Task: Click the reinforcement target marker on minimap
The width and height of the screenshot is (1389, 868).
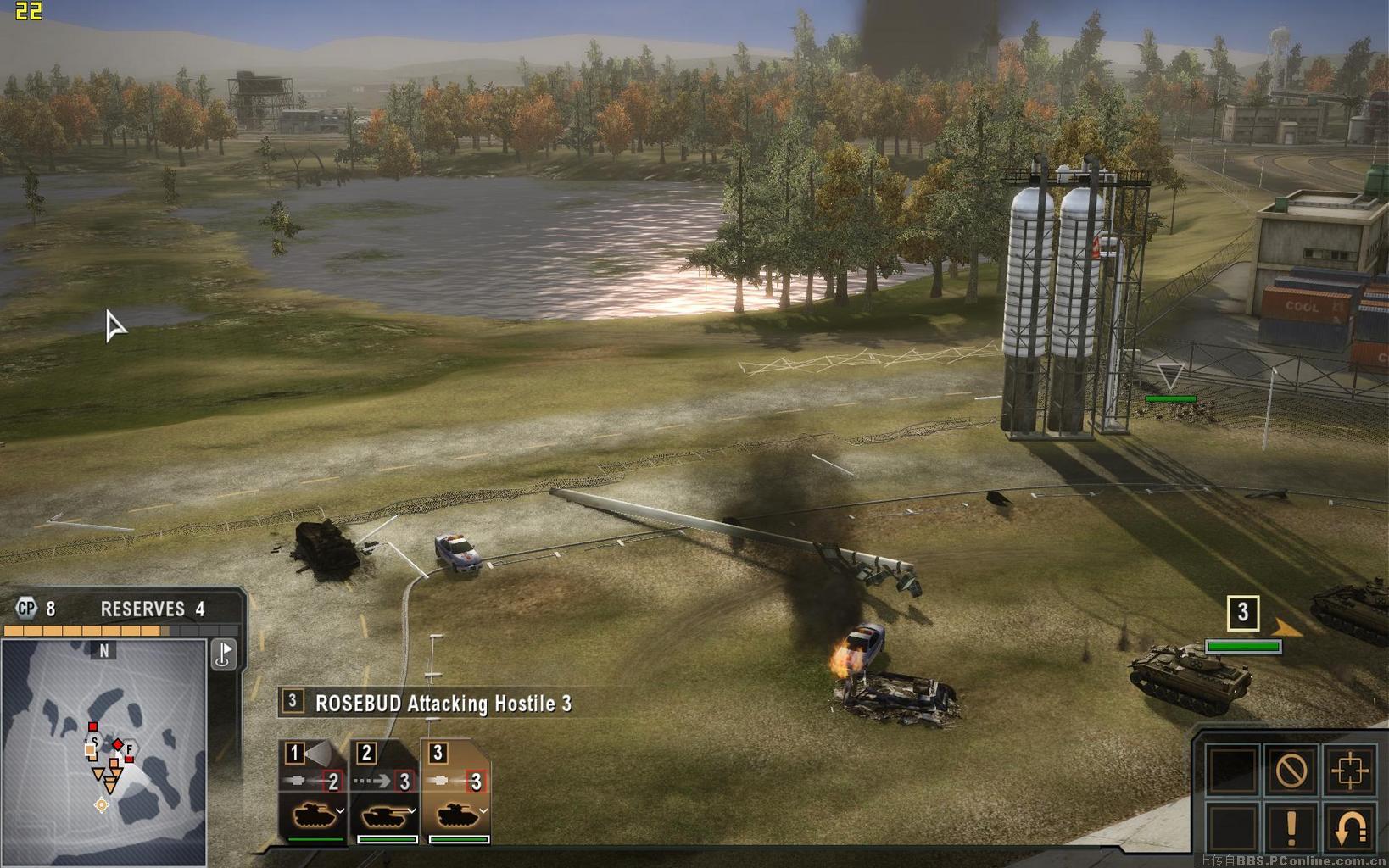Action: click(102, 804)
